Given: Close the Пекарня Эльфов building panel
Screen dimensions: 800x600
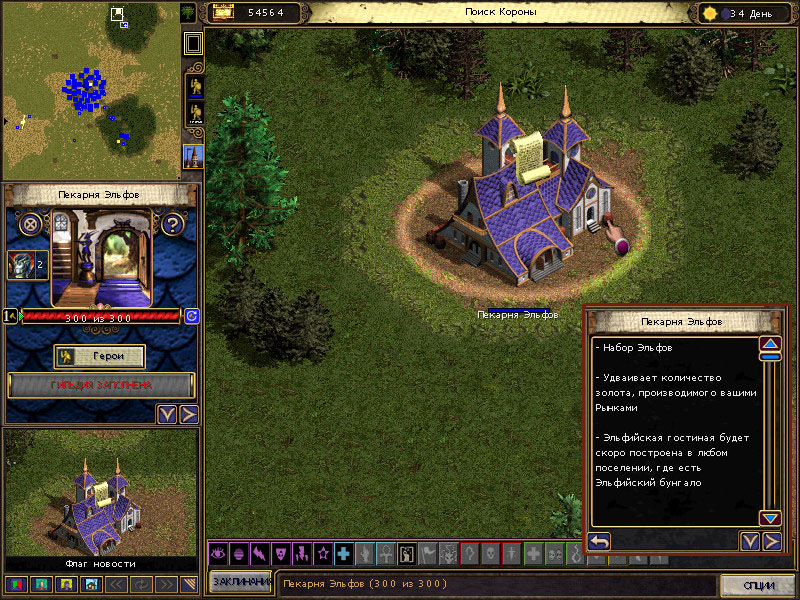Looking at the screenshot, I should coord(31,224).
